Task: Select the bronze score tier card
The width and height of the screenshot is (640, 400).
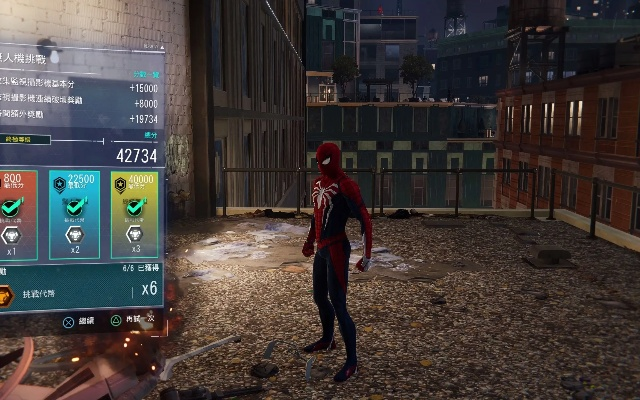Action: tap(18, 214)
